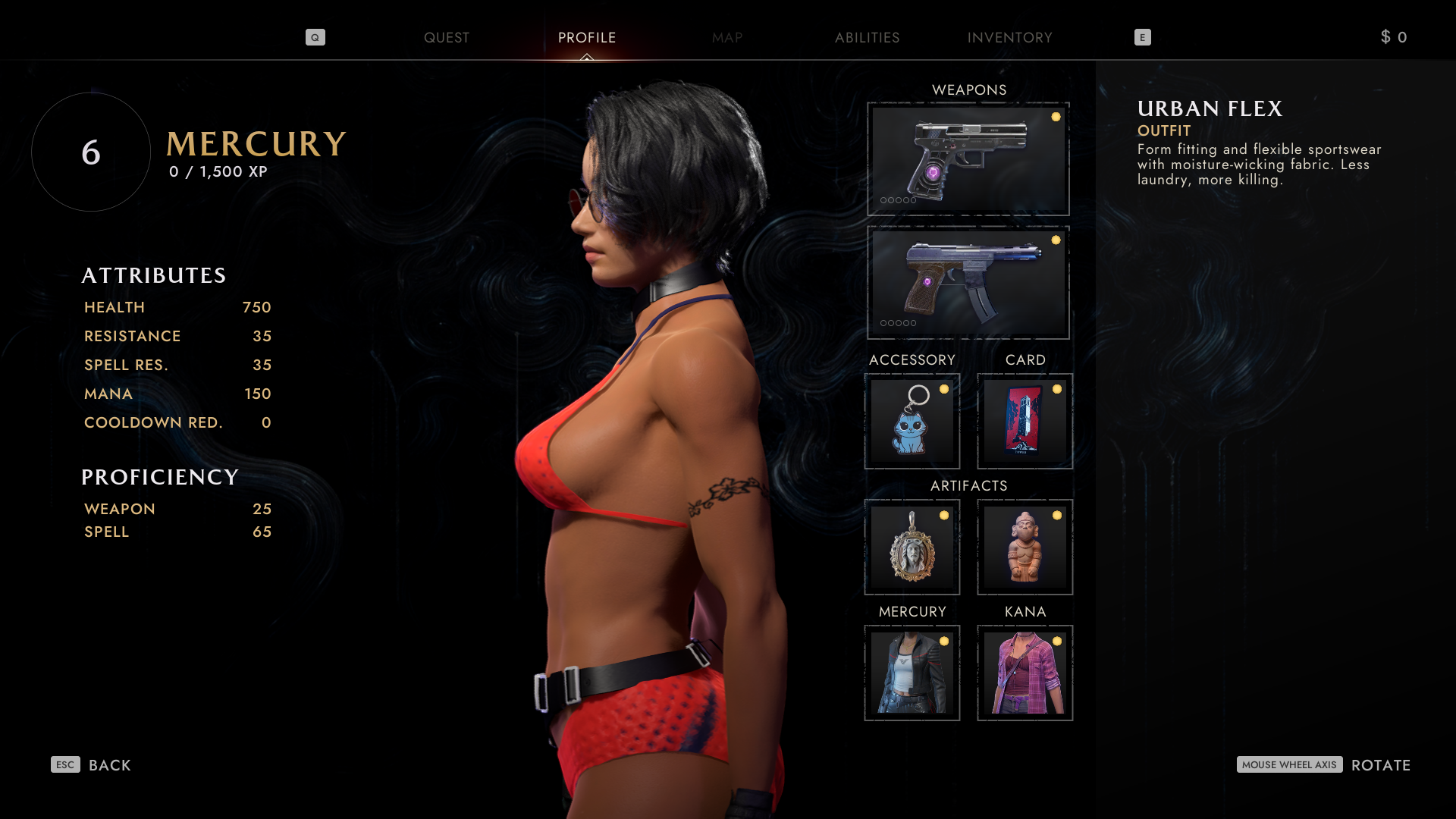The width and height of the screenshot is (1456, 819).
Task: Pick Kana's pink plaid outfit slot
Action: (x=1025, y=673)
